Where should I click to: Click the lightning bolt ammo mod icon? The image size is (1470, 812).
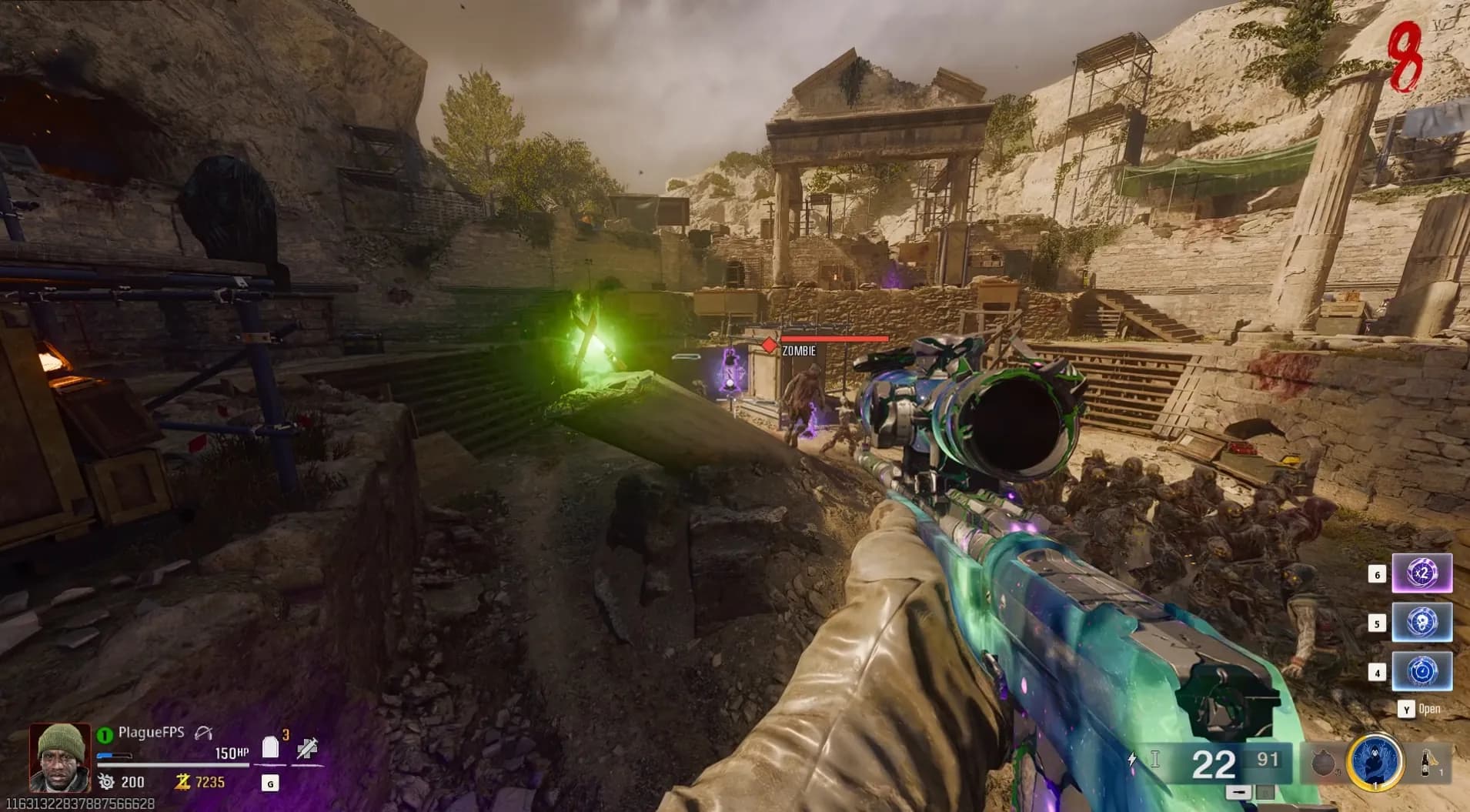(1131, 760)
